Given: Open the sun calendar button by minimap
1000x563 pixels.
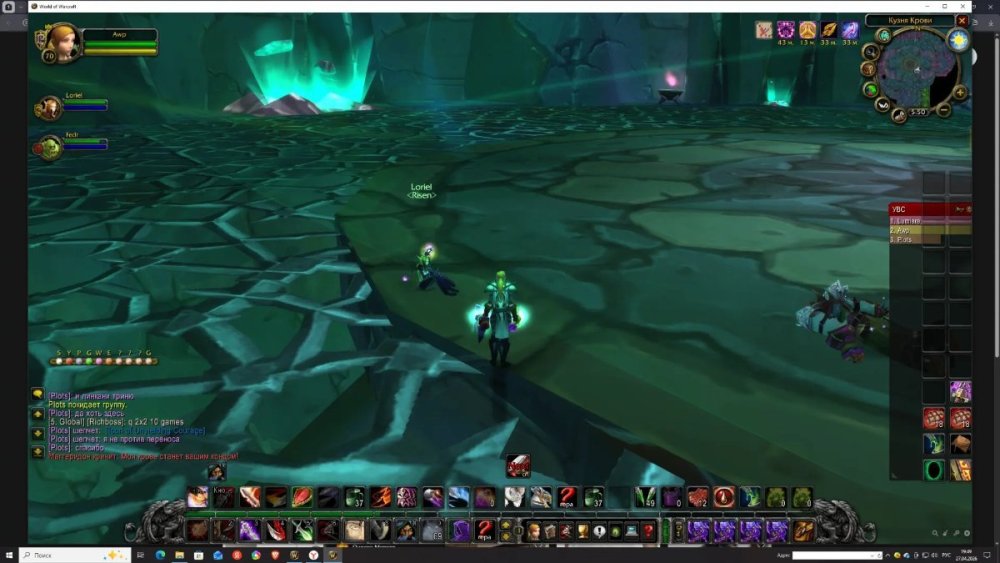Looking at the screenshot, I should pos(959,40).
